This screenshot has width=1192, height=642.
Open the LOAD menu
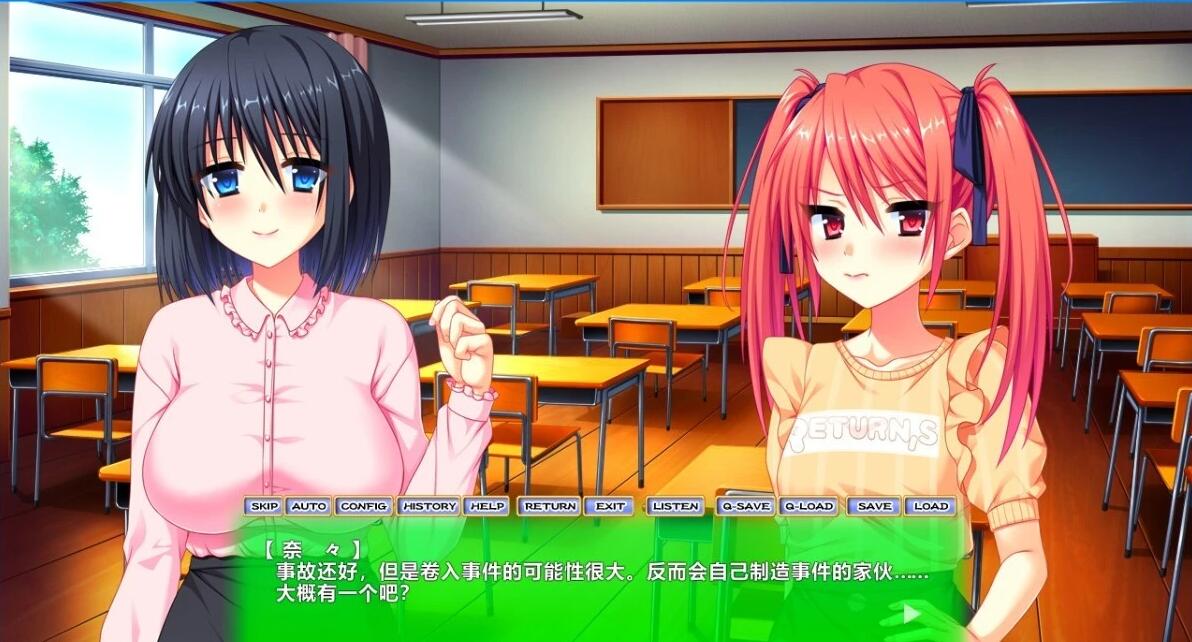pos(931,506)
